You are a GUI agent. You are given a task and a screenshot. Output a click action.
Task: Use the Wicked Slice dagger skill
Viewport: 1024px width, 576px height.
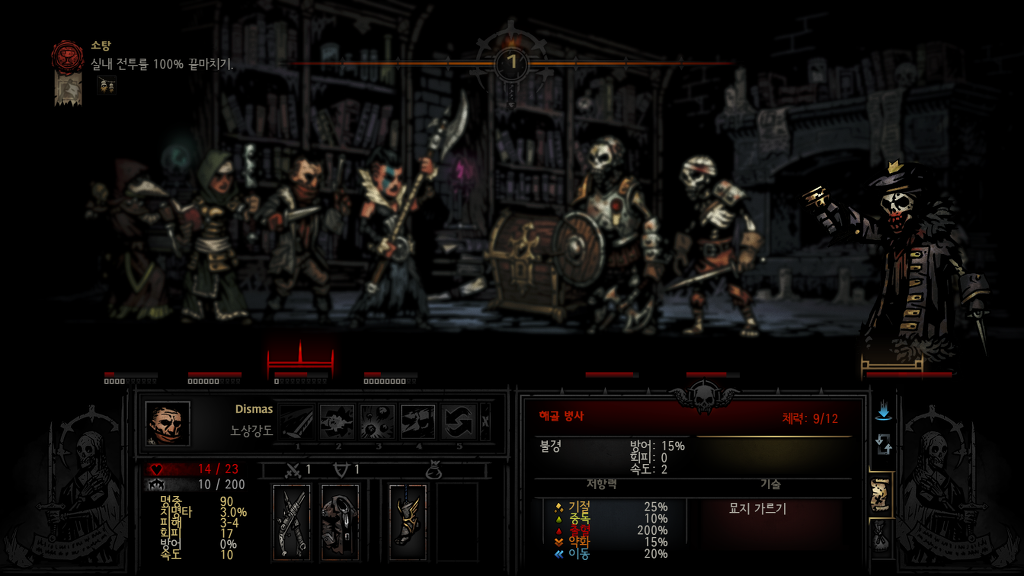(297, 421)
